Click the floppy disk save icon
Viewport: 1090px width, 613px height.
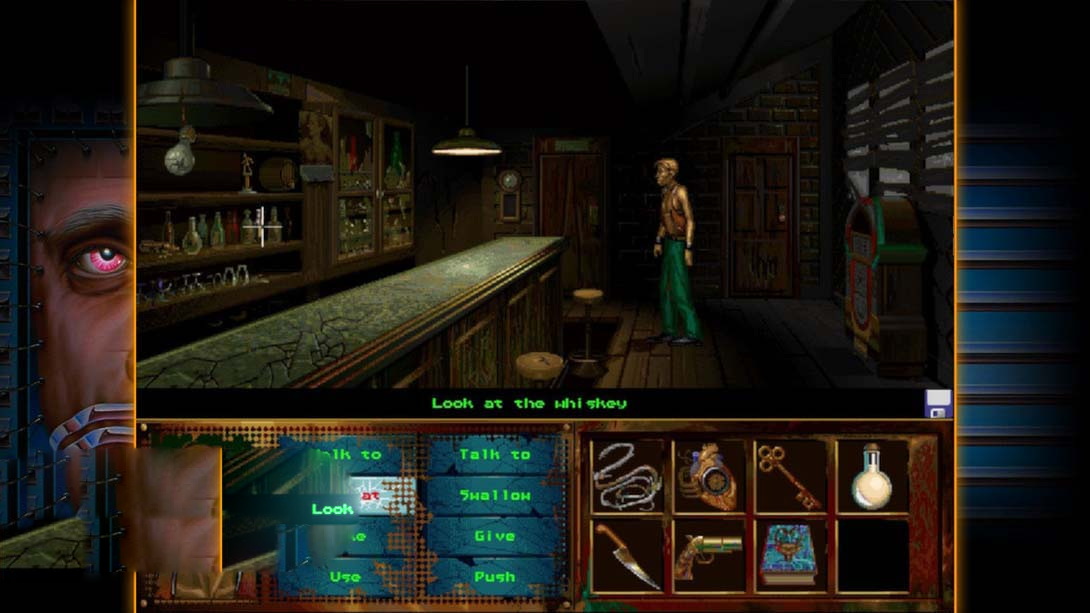[938, 404]
